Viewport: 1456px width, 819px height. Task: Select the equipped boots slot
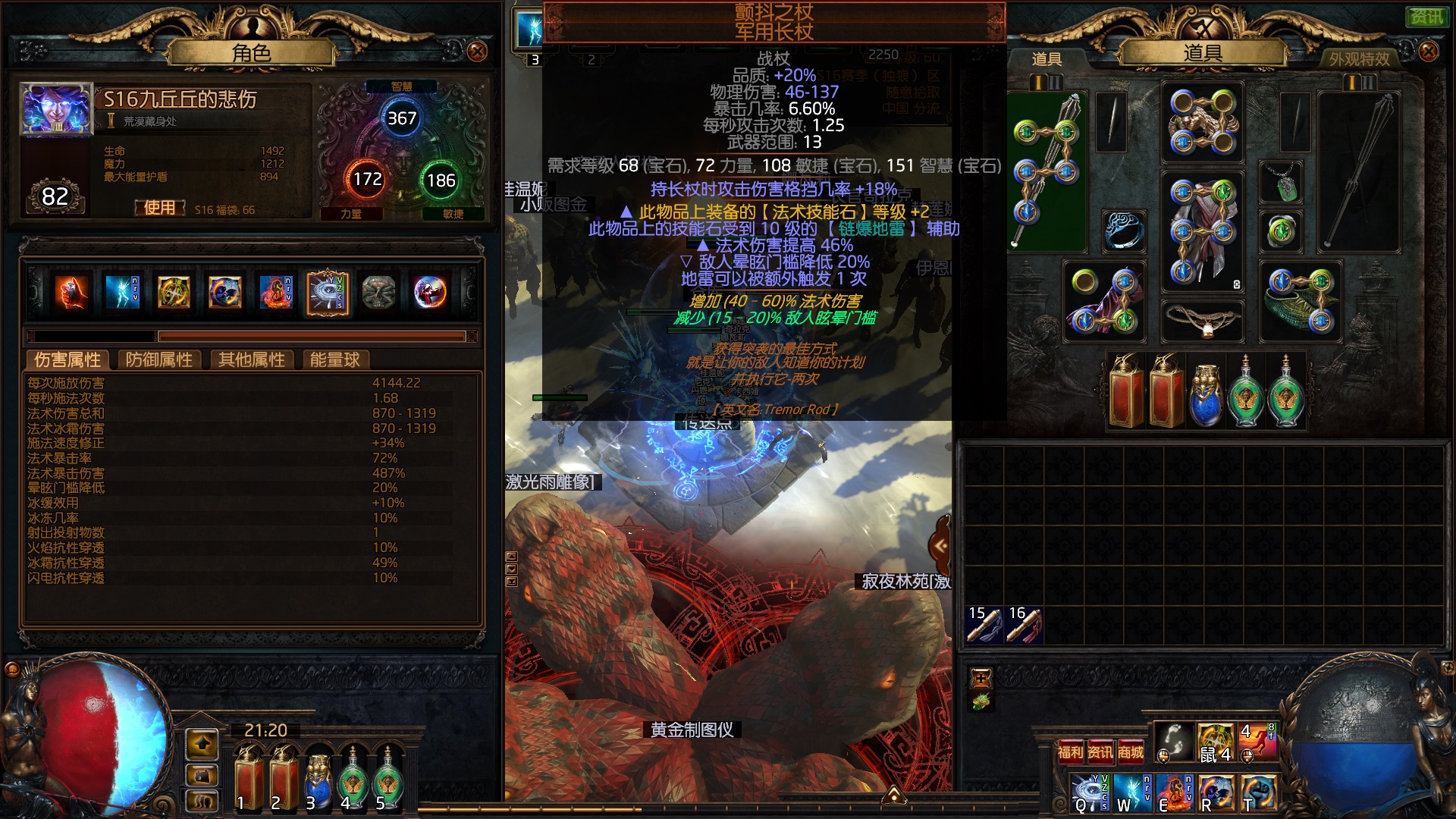tap(1300, 301)
